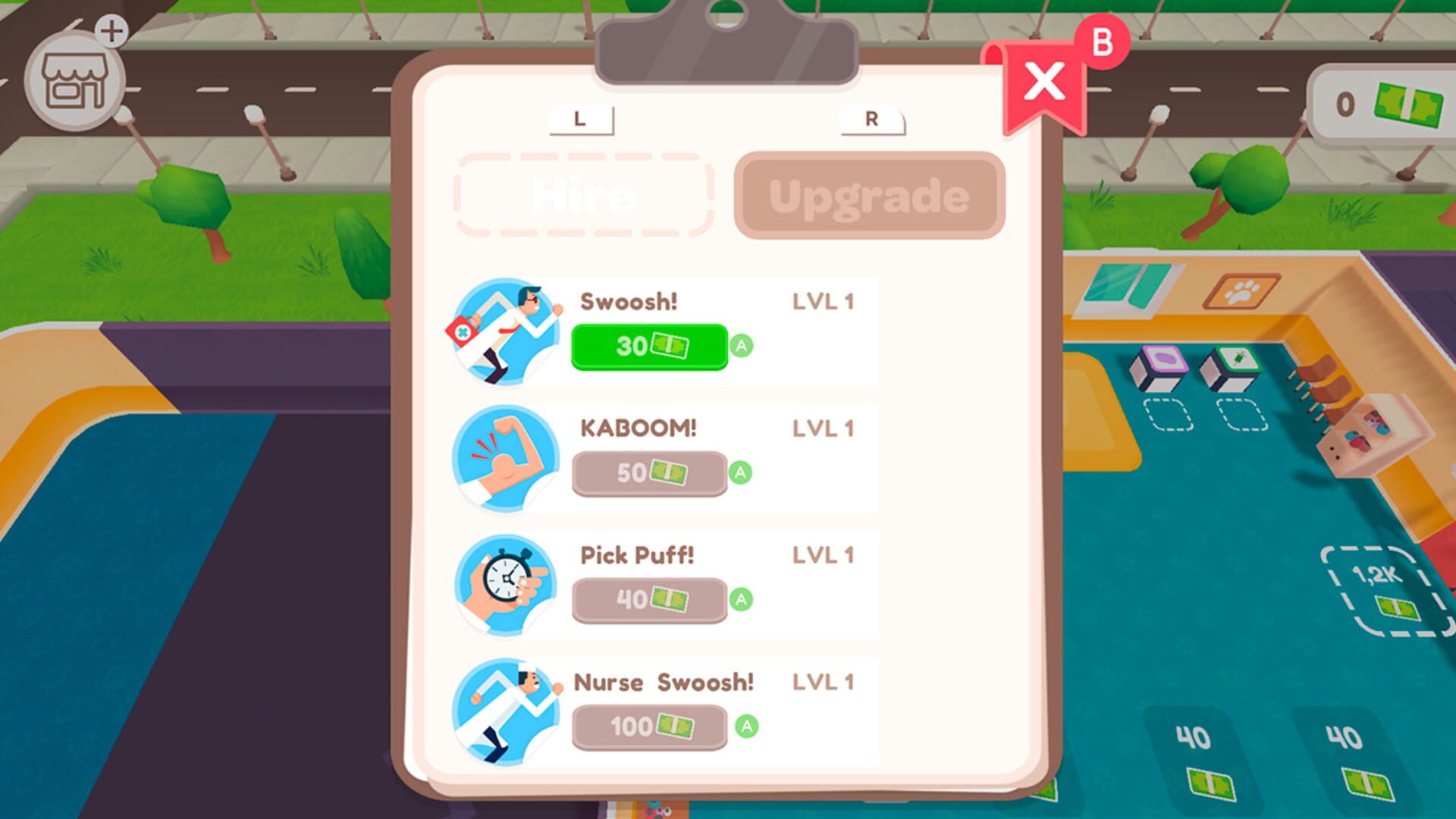Hire KABOOM! for 50 cash
Image resolution: width=1456 pixels, height=819 pixels.
pyautogui.click(x=648, y=472)
